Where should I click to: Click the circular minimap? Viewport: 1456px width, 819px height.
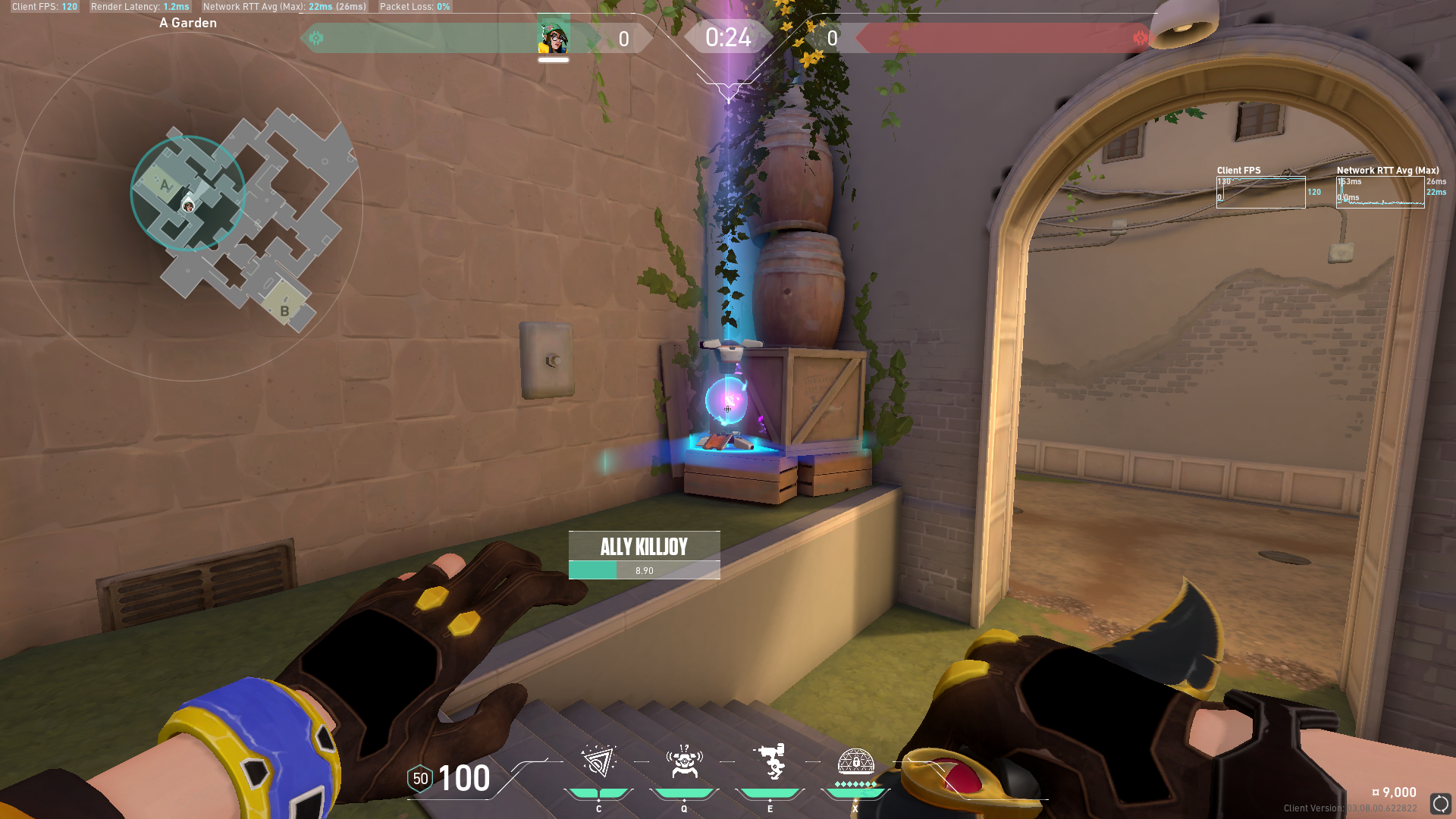pyautogui.click(x=188, y=205)
